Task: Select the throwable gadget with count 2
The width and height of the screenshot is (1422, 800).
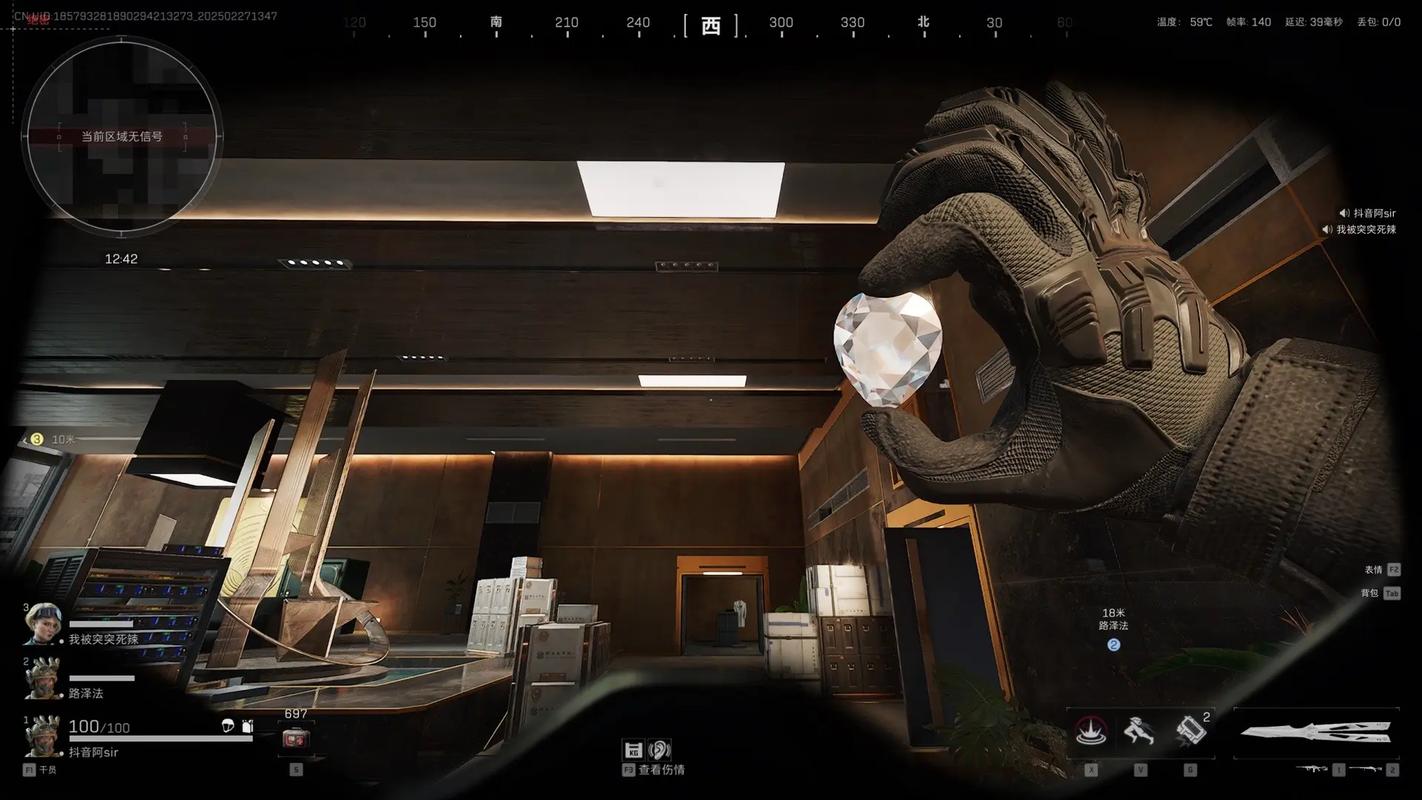Action: click(1190, 732)
